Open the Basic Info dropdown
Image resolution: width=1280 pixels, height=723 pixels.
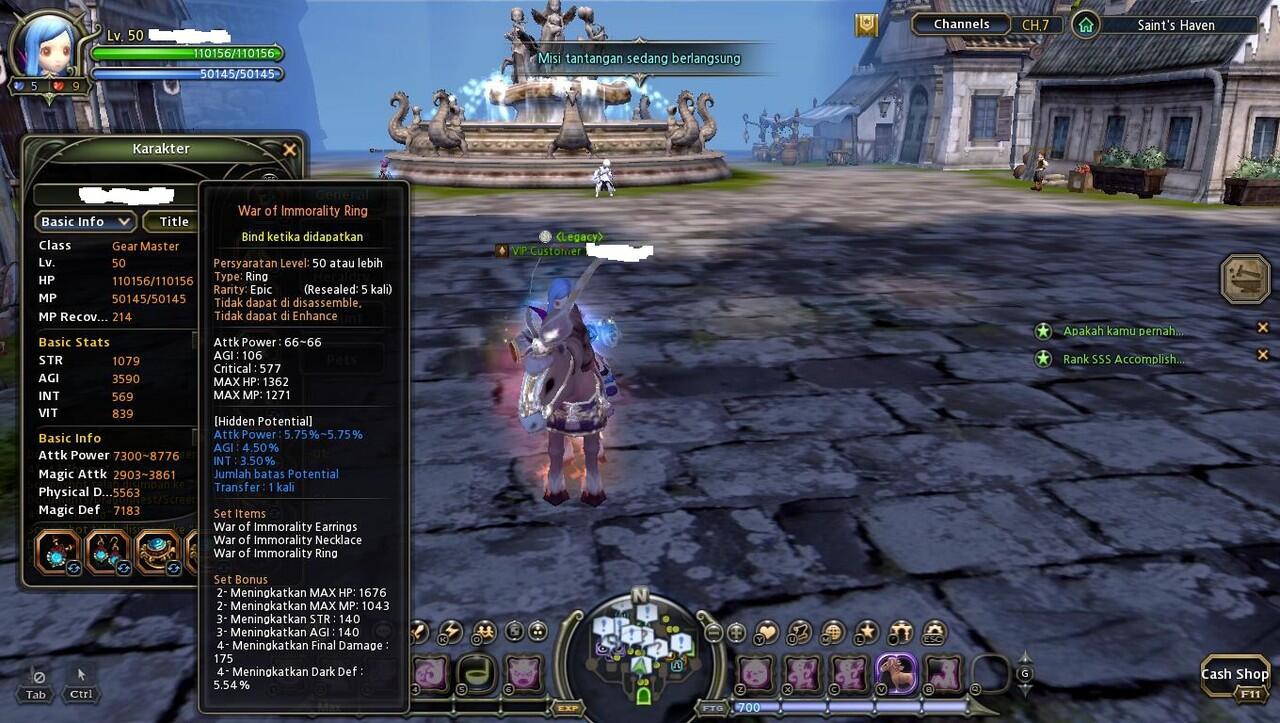pos(84,222)
